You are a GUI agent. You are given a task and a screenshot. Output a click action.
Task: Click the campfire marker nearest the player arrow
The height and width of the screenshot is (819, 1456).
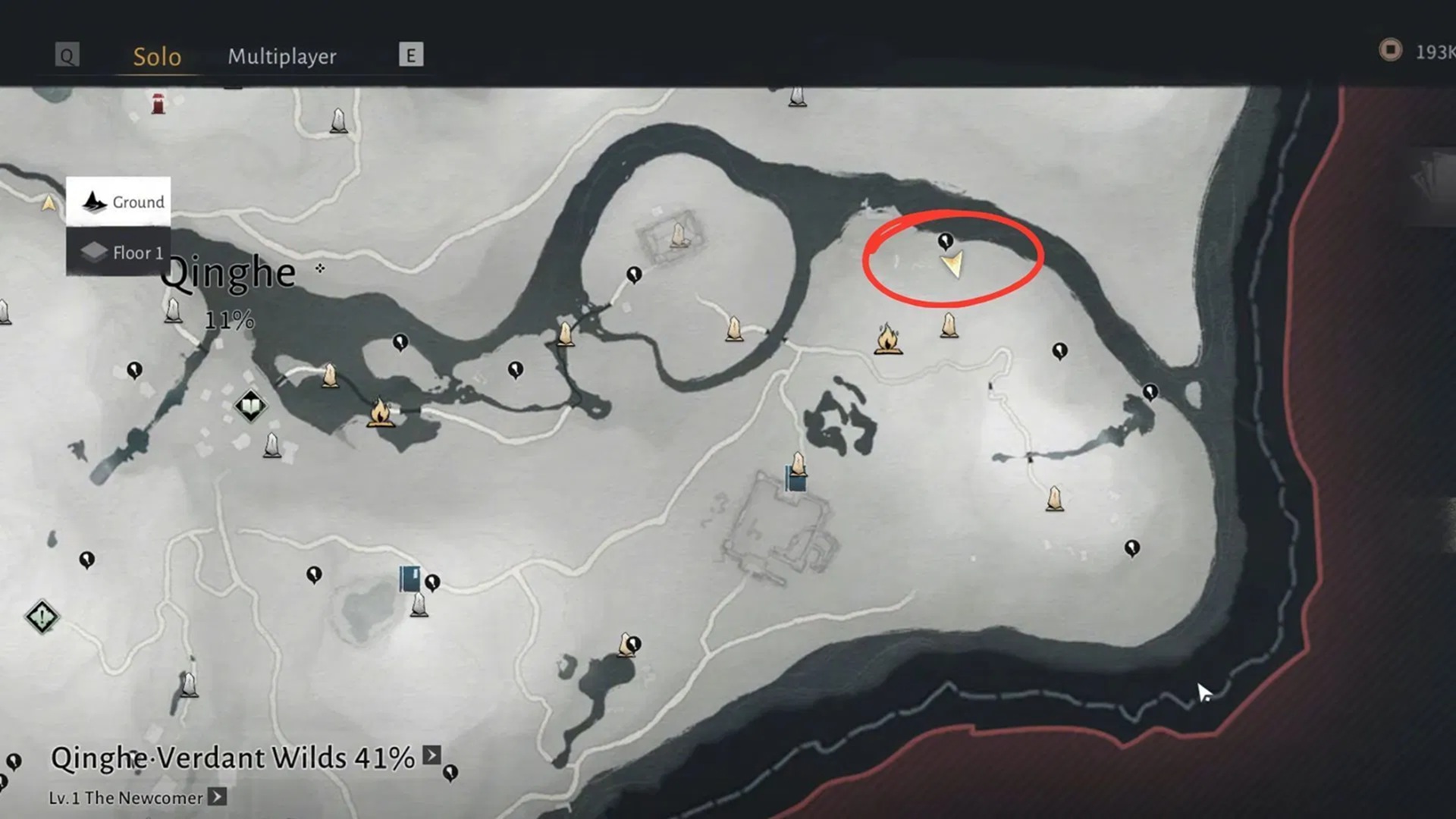887,339
